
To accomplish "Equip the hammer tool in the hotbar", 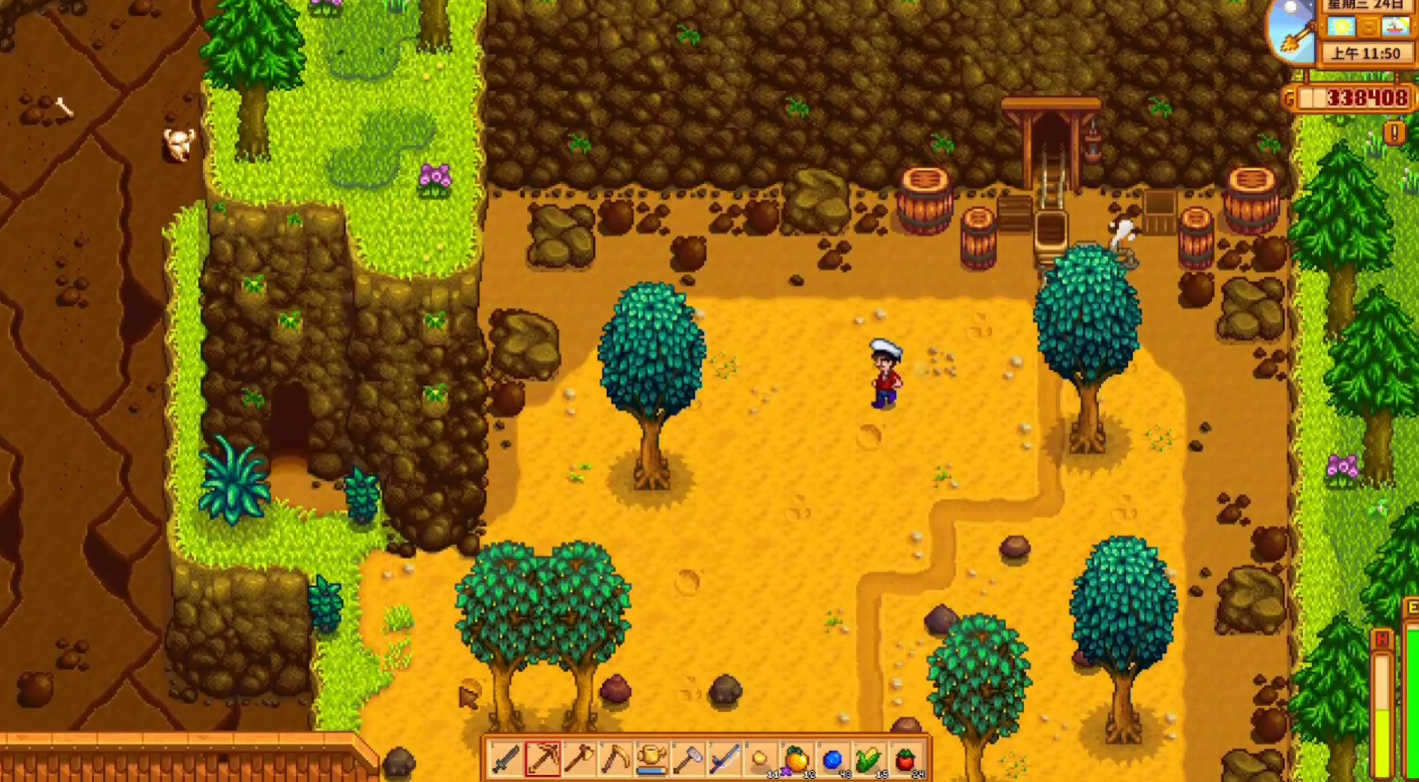I will coord(688,759).
